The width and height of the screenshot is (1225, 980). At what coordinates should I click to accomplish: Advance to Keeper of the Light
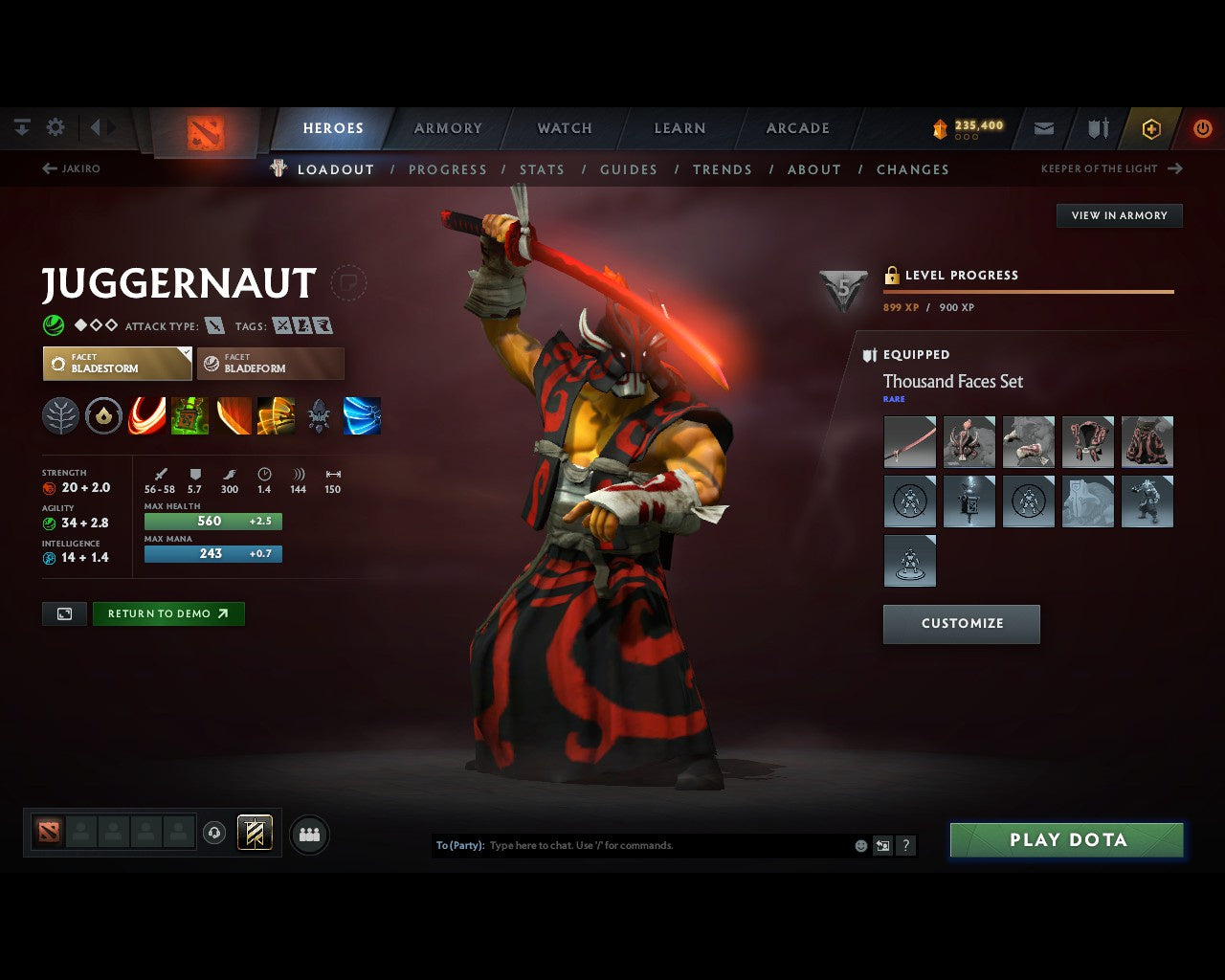coord(1111,168)
